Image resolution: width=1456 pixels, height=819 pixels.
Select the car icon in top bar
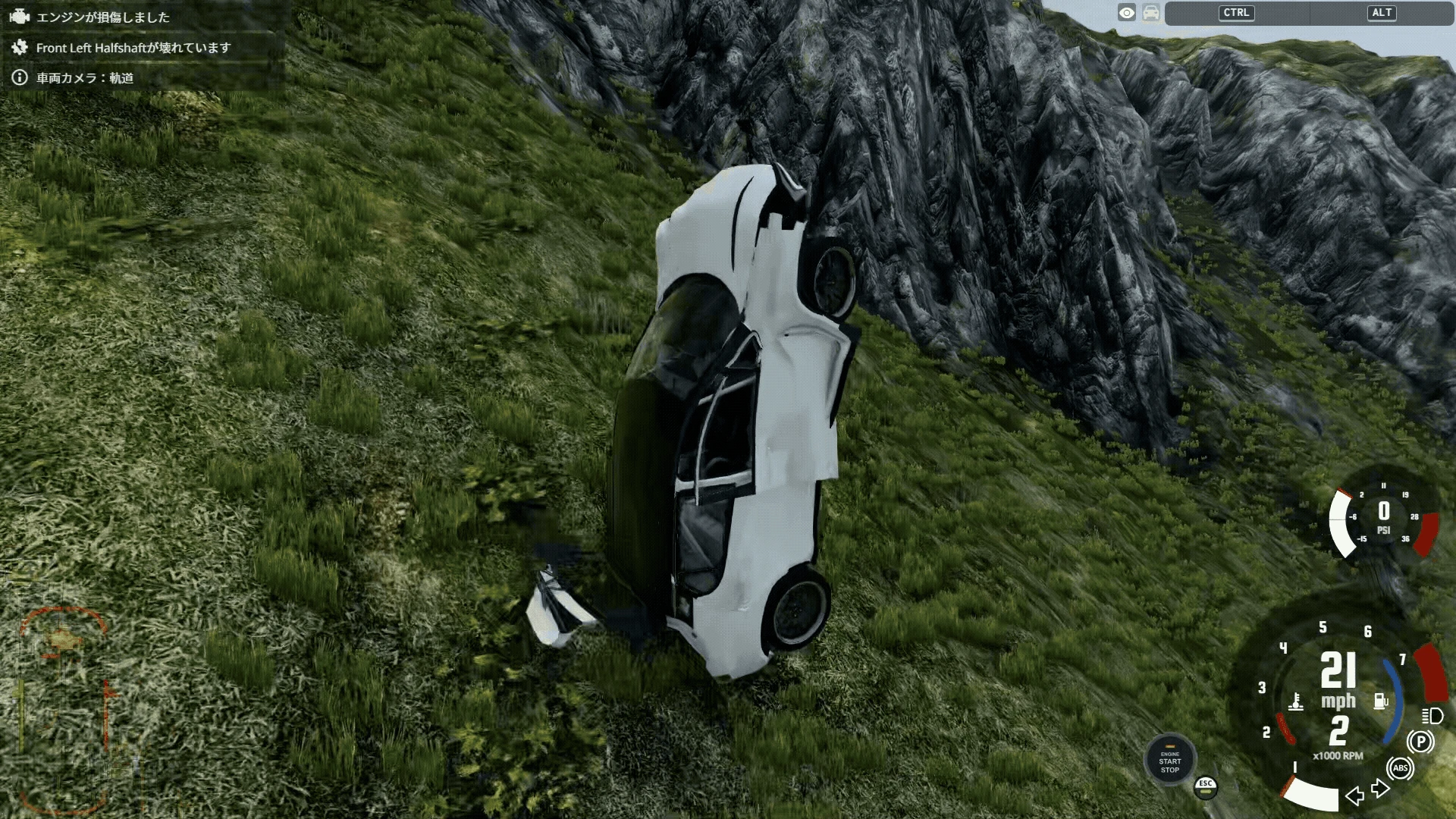1151,13
